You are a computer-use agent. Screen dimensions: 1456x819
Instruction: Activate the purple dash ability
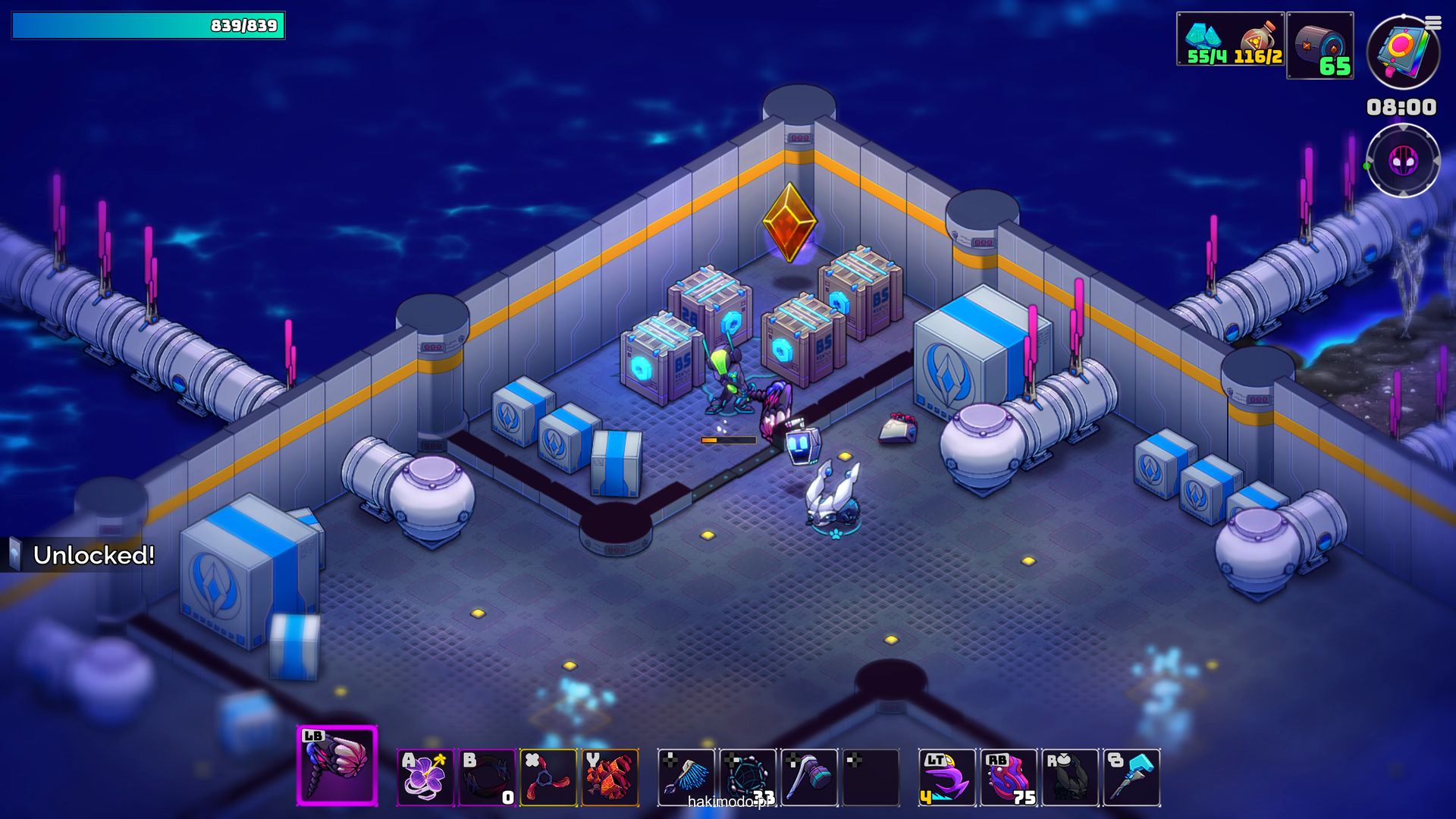point(947,777)
